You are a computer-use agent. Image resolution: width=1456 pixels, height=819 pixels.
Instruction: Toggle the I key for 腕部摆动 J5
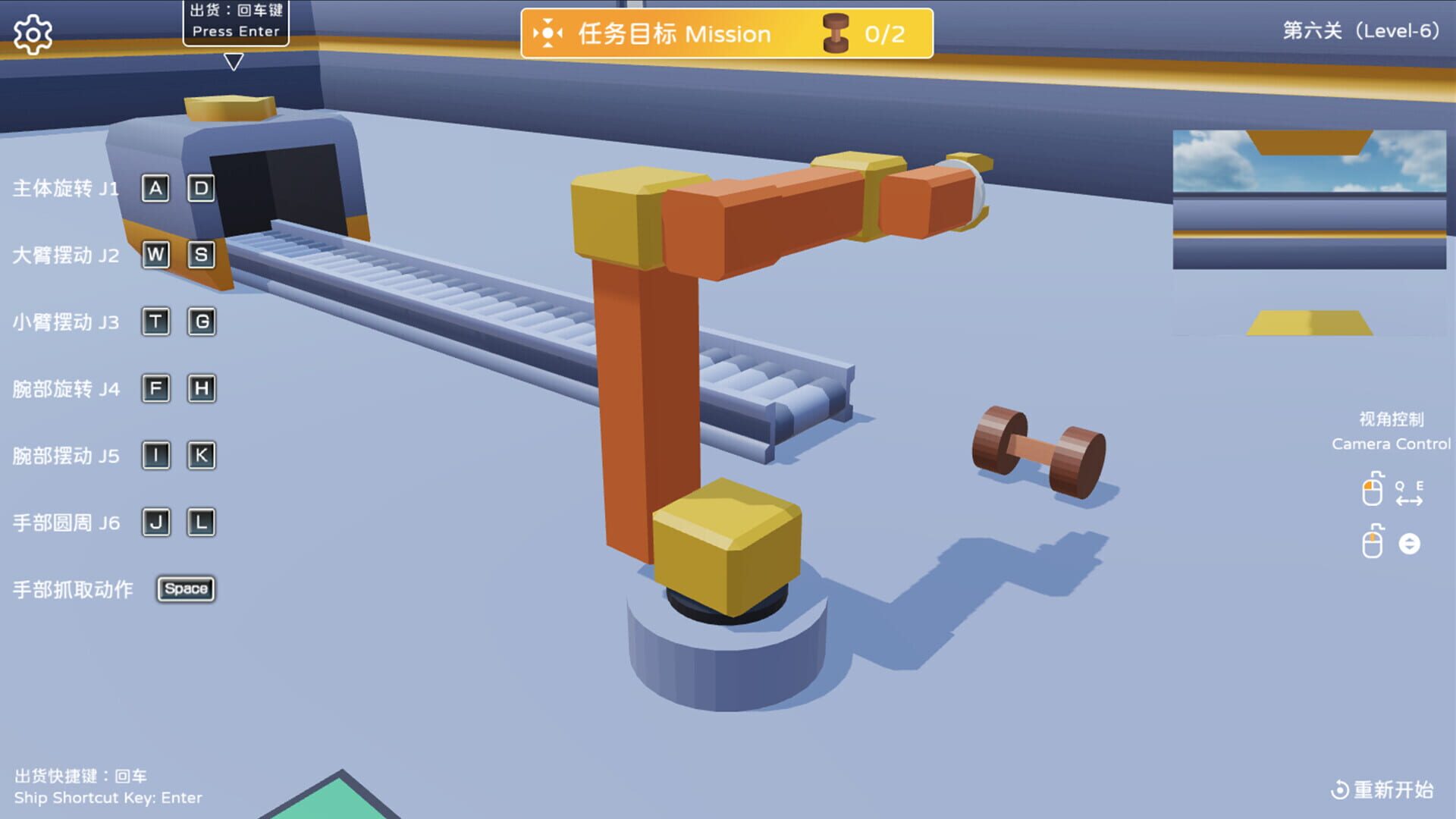click(156, 455)
